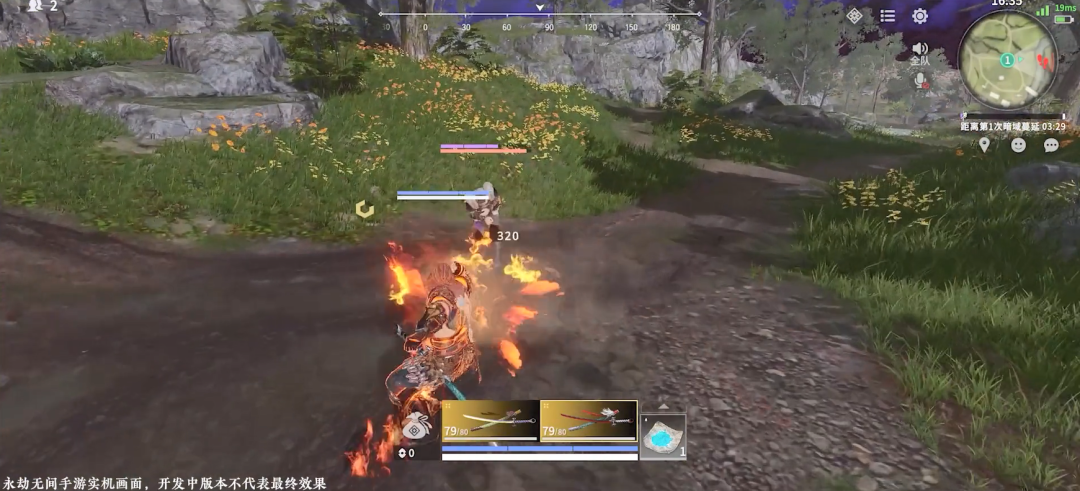Use the blue consumable item slot

(x=662, y=437)
